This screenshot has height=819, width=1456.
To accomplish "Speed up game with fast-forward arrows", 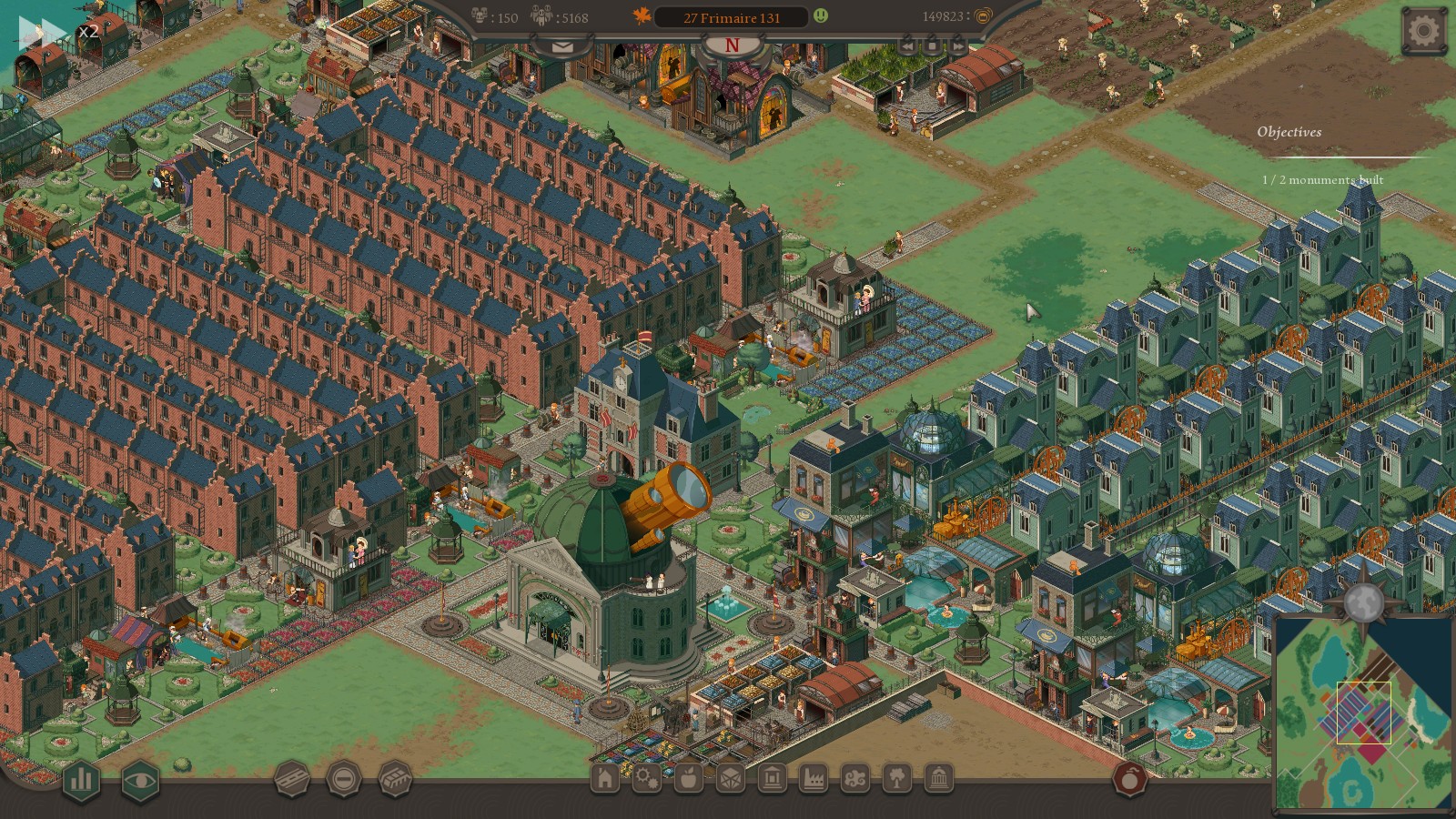I will (x=958, y=45).
